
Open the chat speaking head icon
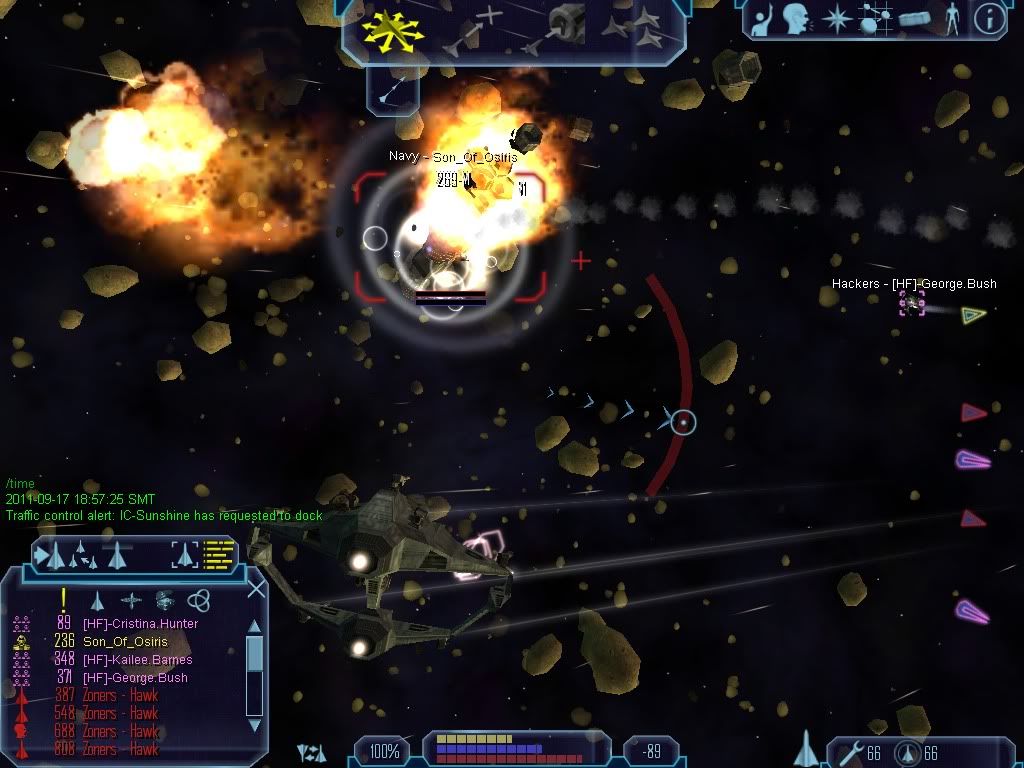click(796, 18)
